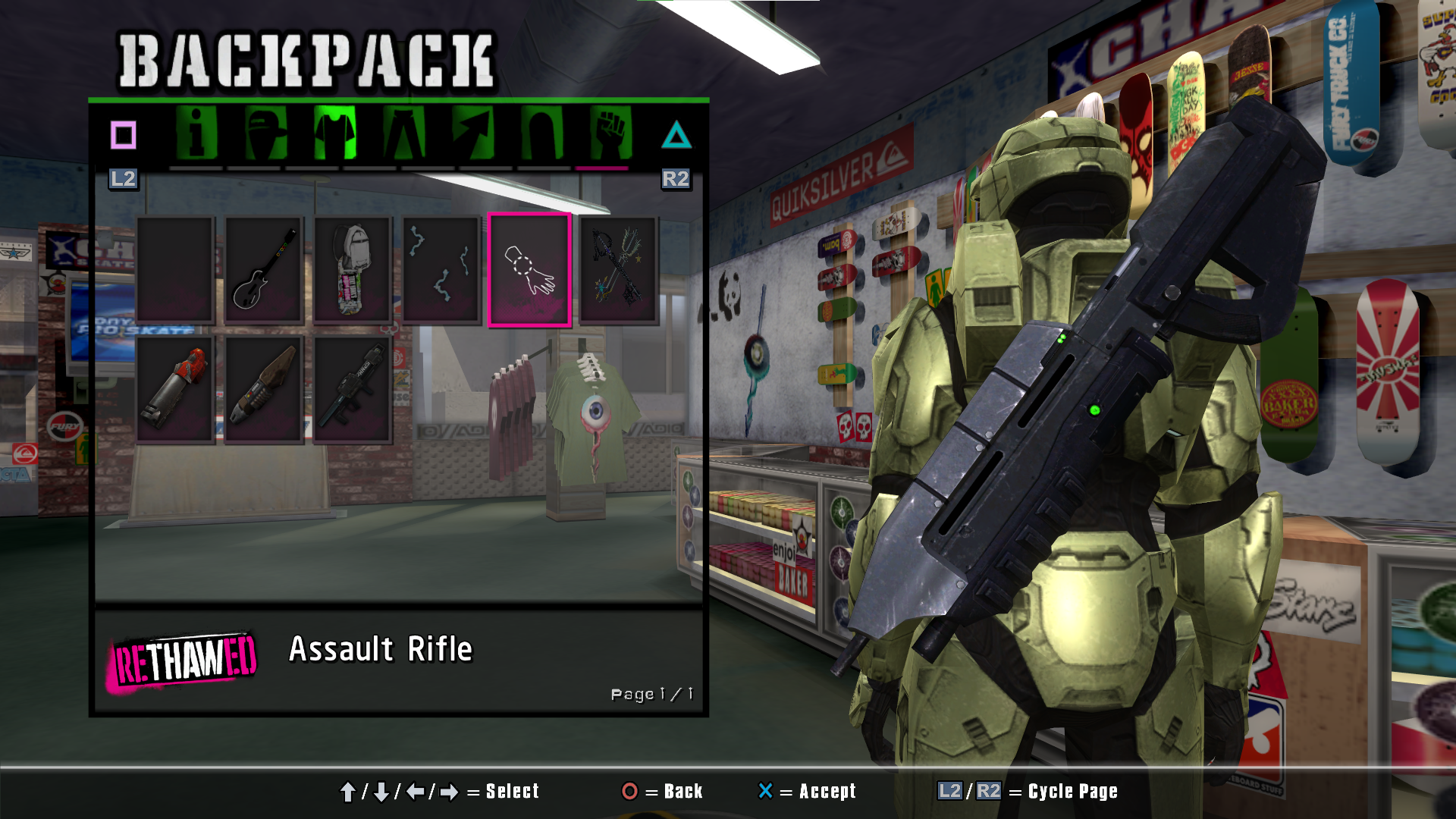Screen dimensions: 1456x819
Task: Select the red-tipped launcher weapon
Action: (175, 389)
